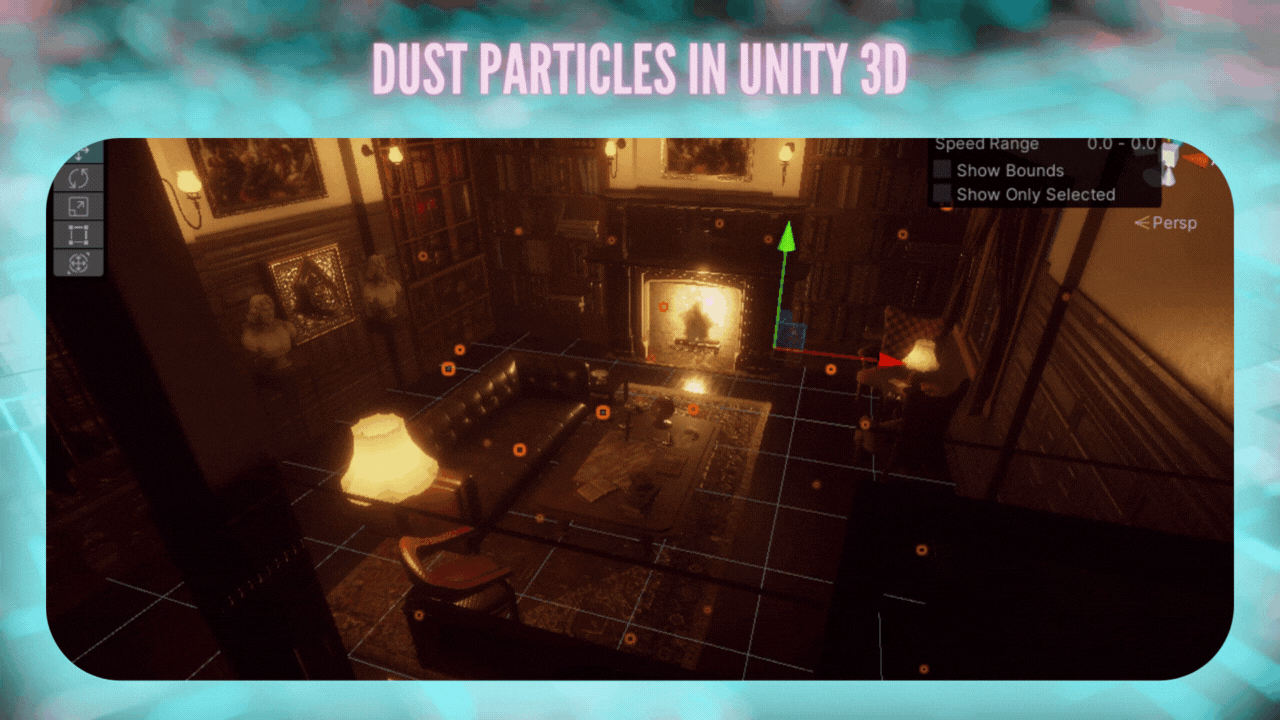
Task: Select the Rect Transform tool
Action: (x=80, y=236)
